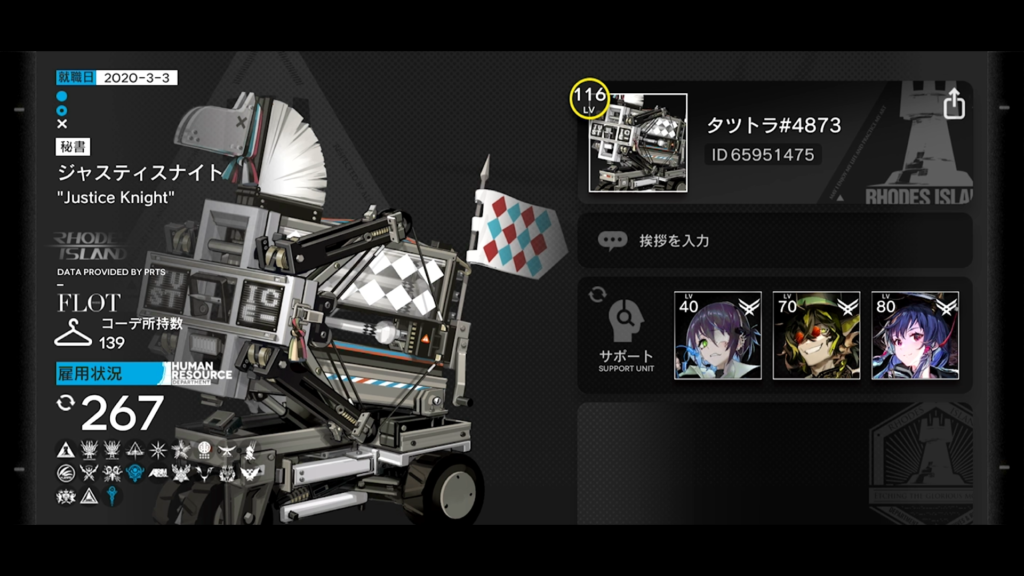The height and width of the screenshot is (576, 1024).
Task: Change the 秘書 assistant Justice Knight
Action: click(x=140, y=172)
